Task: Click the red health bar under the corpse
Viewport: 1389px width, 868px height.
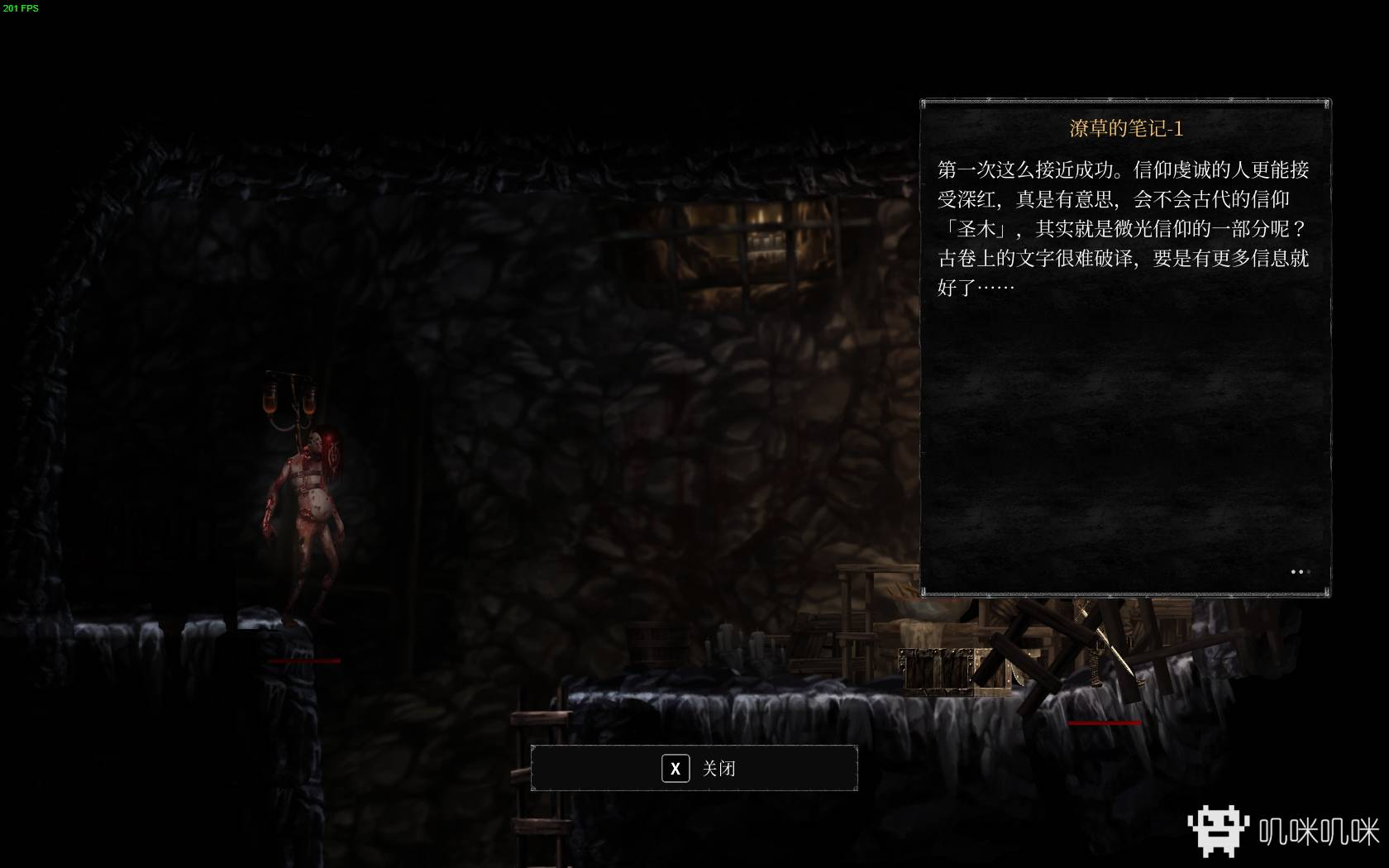Action: (x=303, y=661)
